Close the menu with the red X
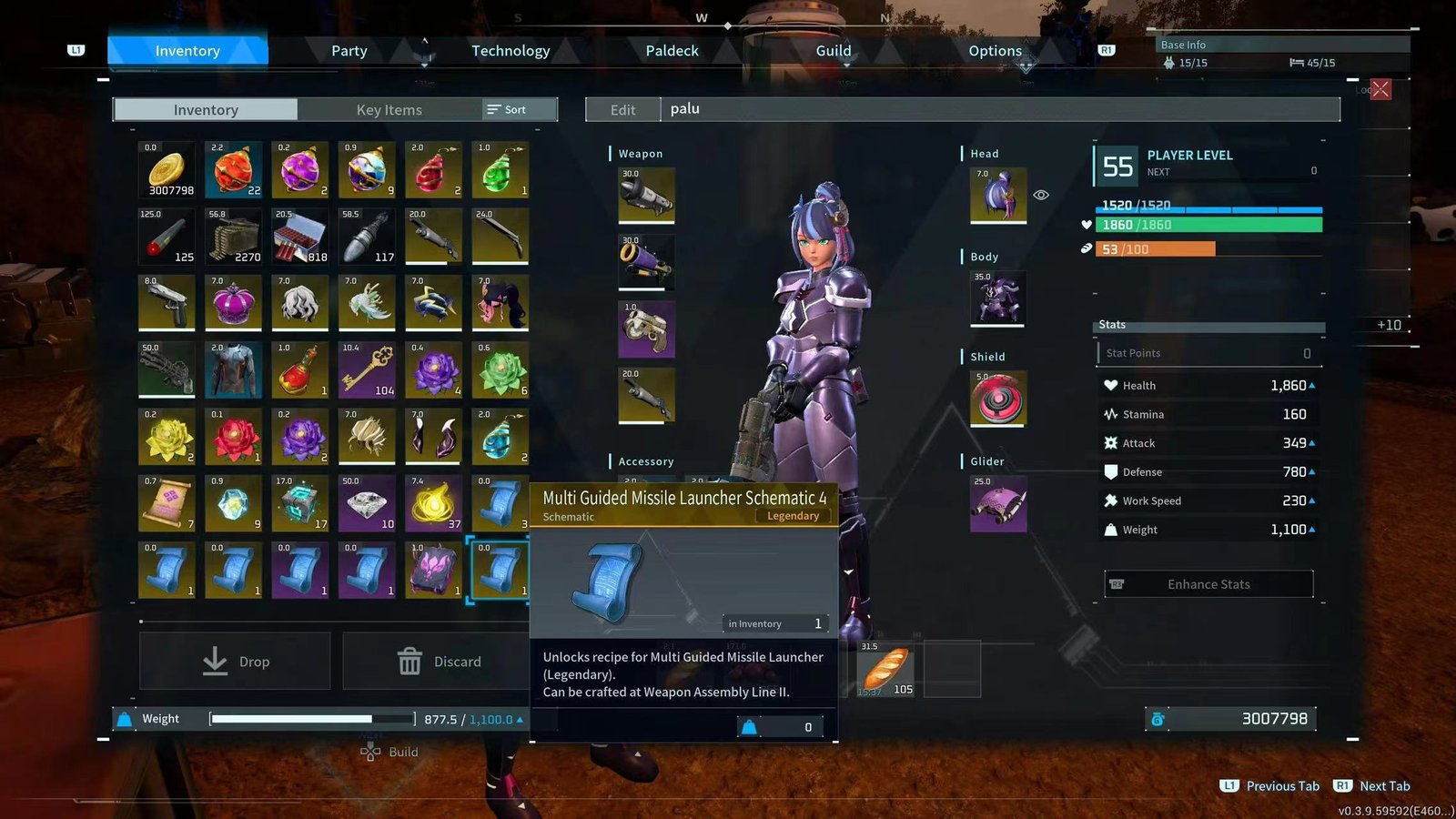 1380,89
